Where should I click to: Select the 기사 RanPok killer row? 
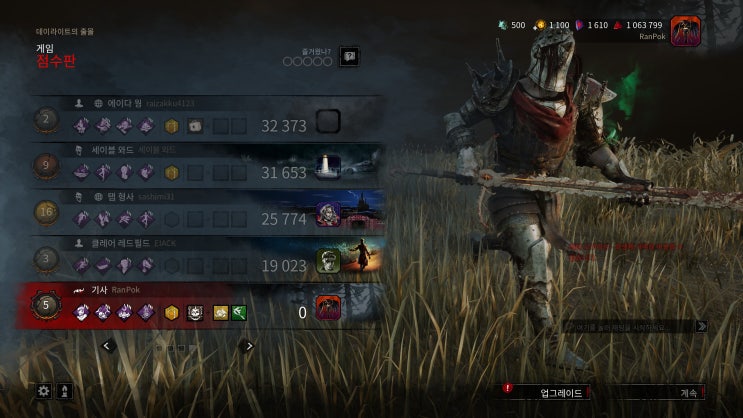point(200,307)
